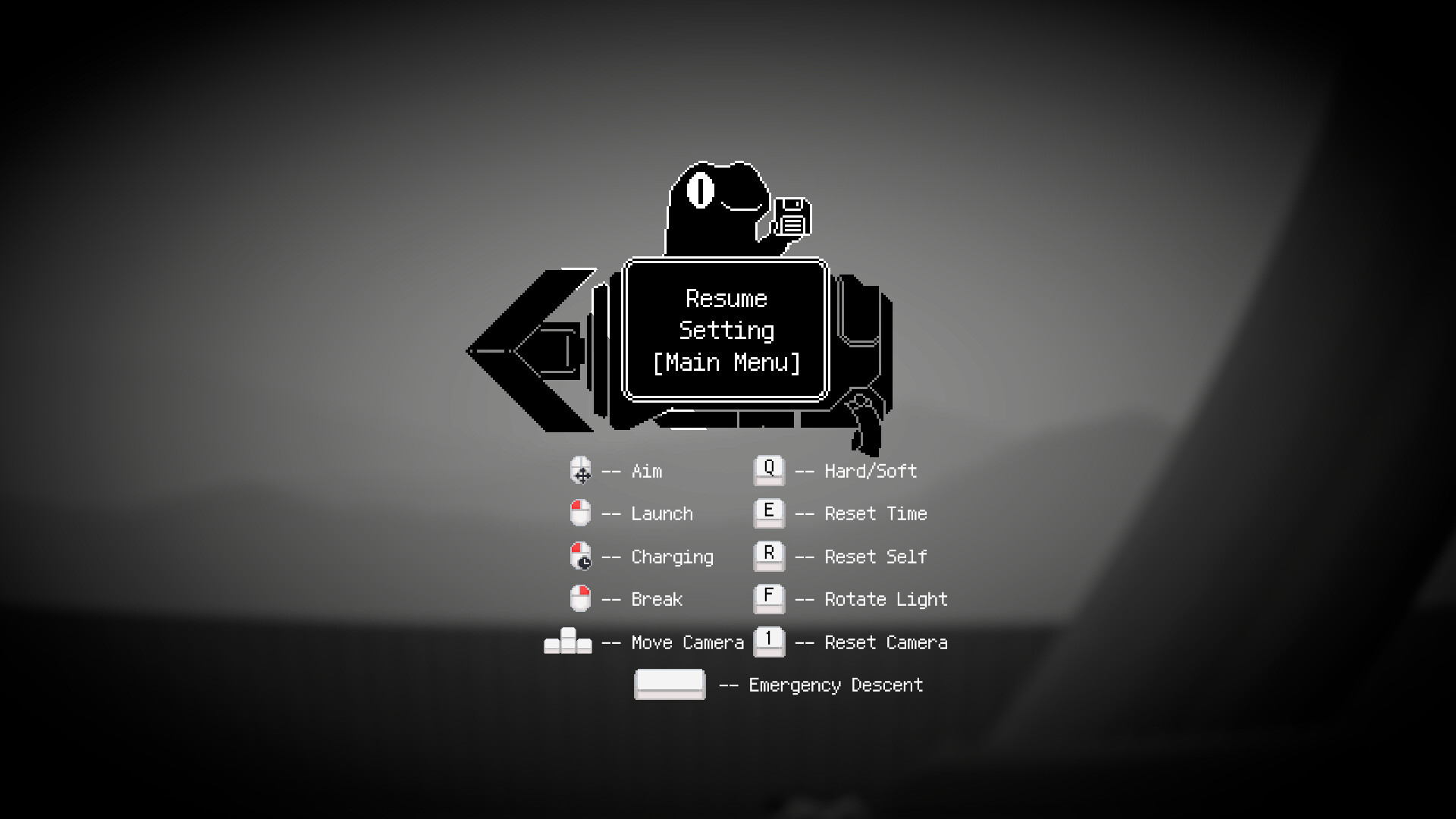Select [Main Menu] to quit
This screenshot has width=1456, height=819.
coord(725,362)
